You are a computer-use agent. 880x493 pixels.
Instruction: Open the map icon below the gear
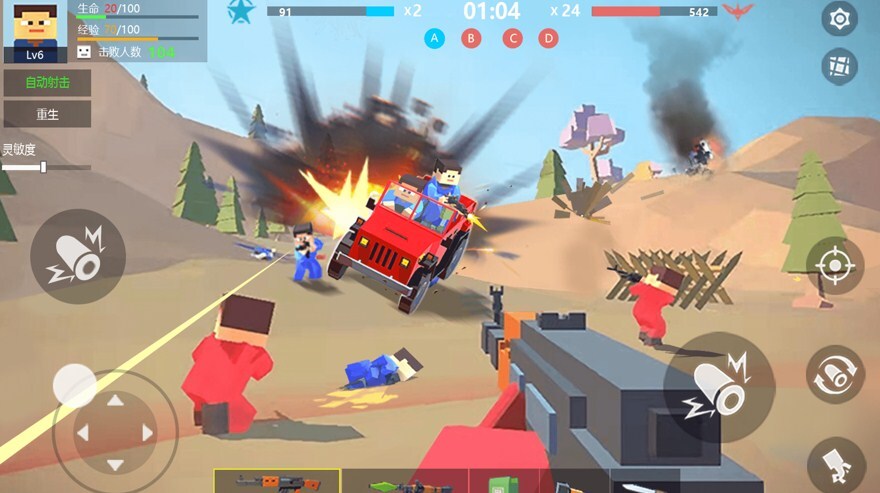[x=839, y=66]
